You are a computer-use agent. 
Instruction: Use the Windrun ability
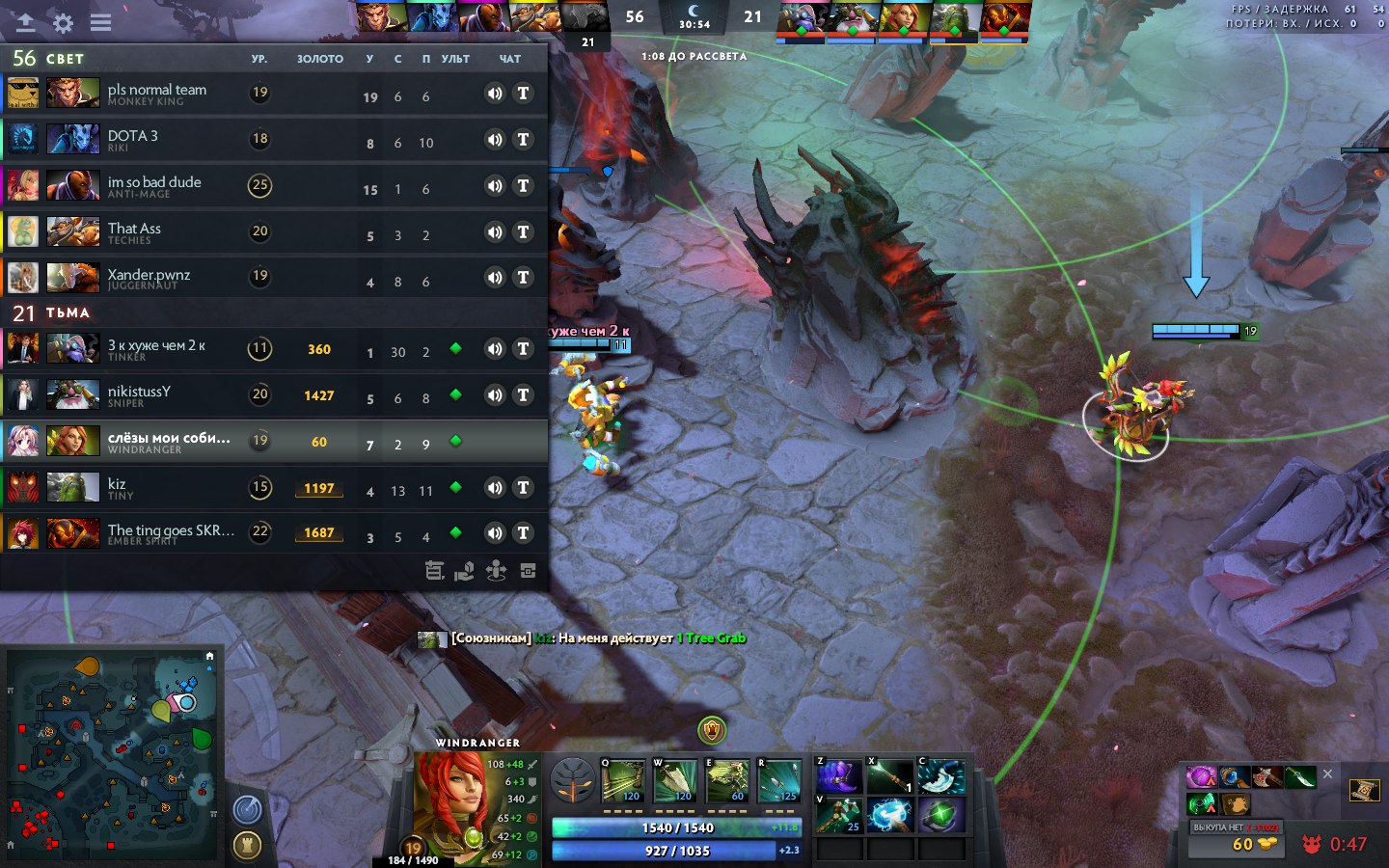[727, 781]
